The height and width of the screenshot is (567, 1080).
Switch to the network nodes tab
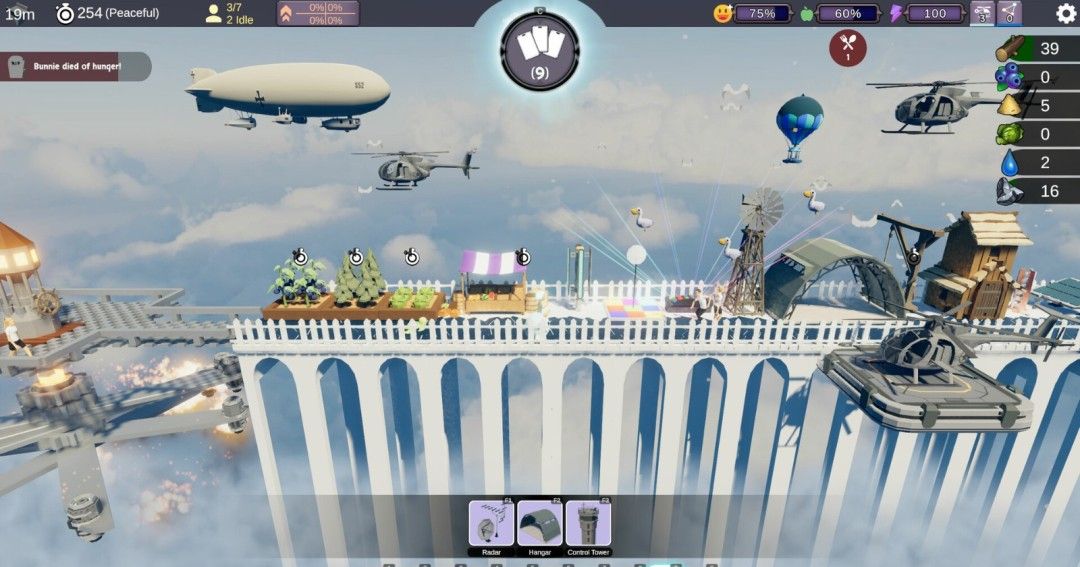[x=1008, y=13]
